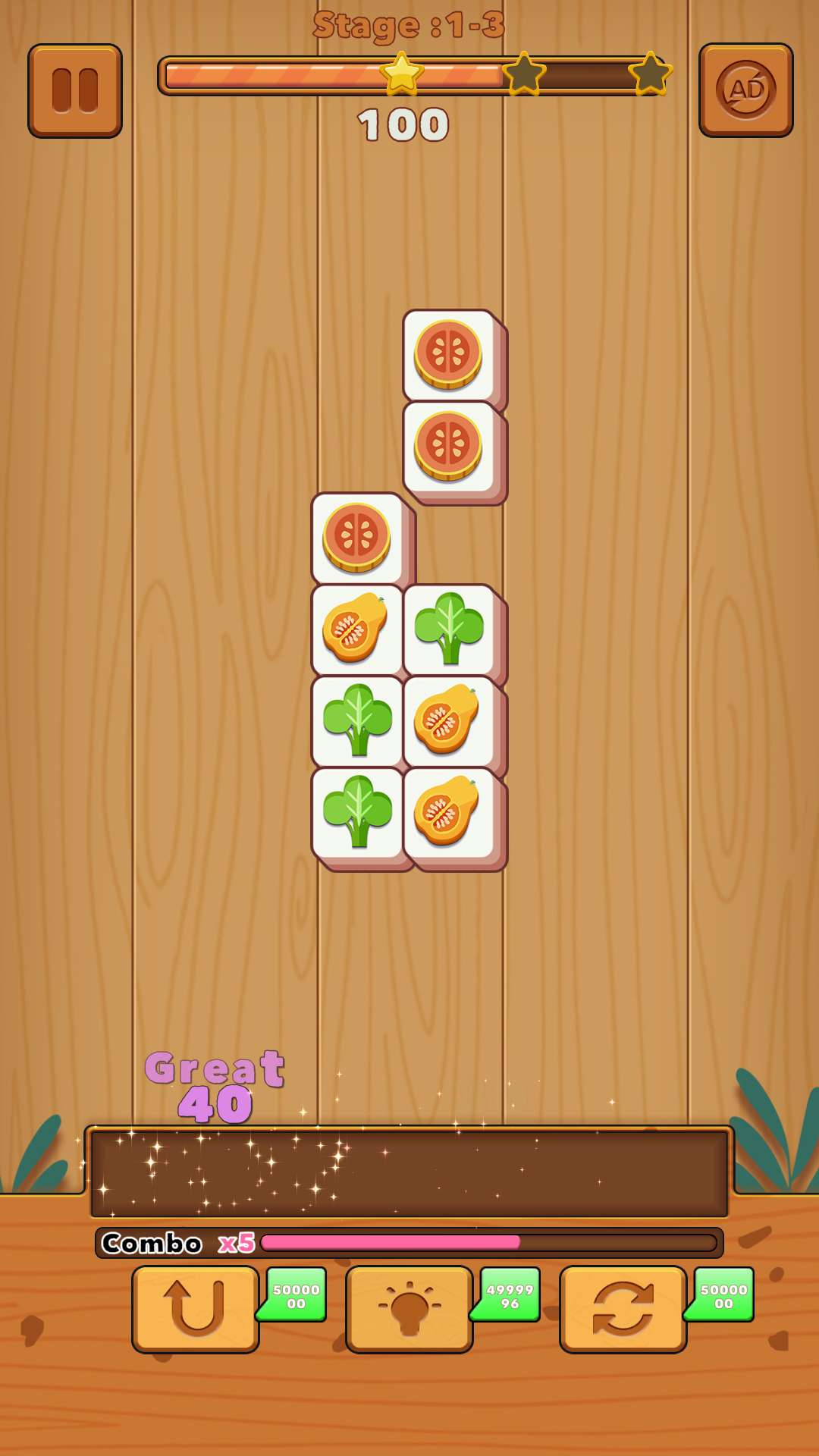This screenshot has width=819, height=1456.
Task: Choose the leafy green tile above two papayas
Action: (448, 629)
